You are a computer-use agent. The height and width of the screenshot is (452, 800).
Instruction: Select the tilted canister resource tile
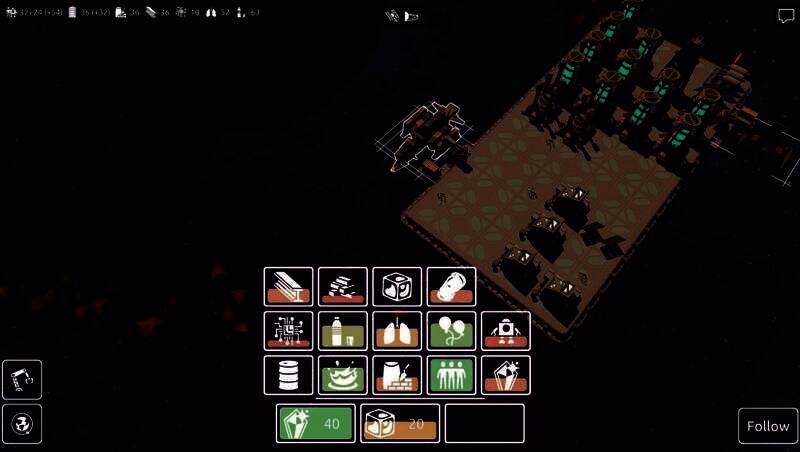click(x=451, y=287)
